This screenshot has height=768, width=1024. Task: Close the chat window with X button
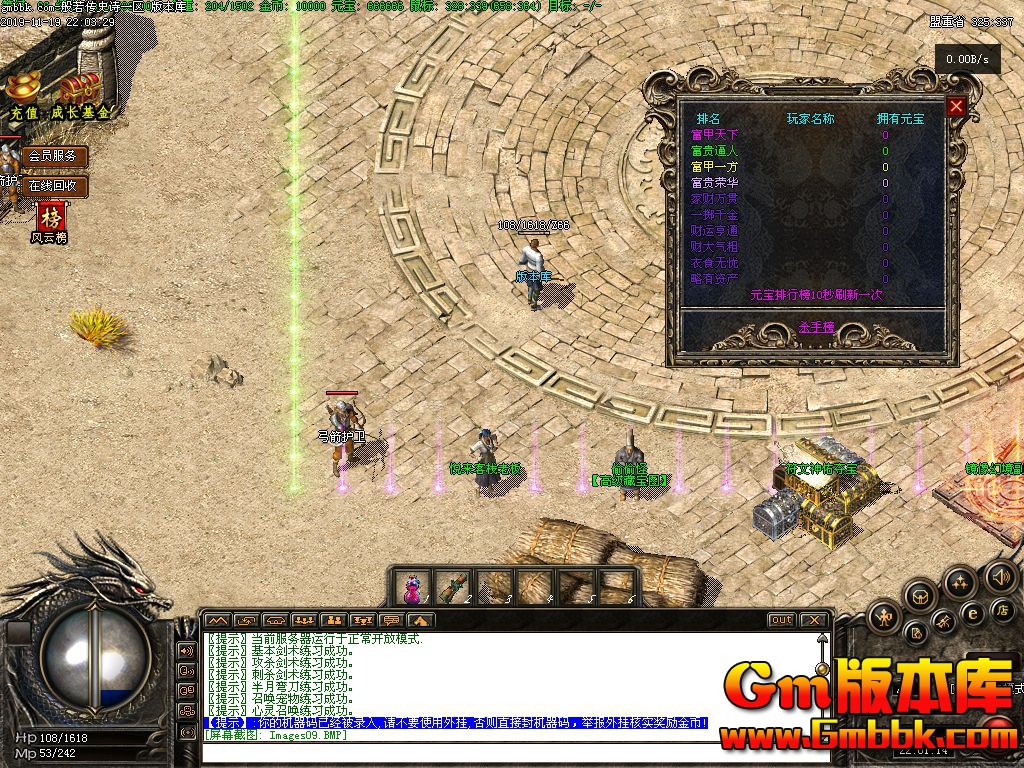pos(813,620)
